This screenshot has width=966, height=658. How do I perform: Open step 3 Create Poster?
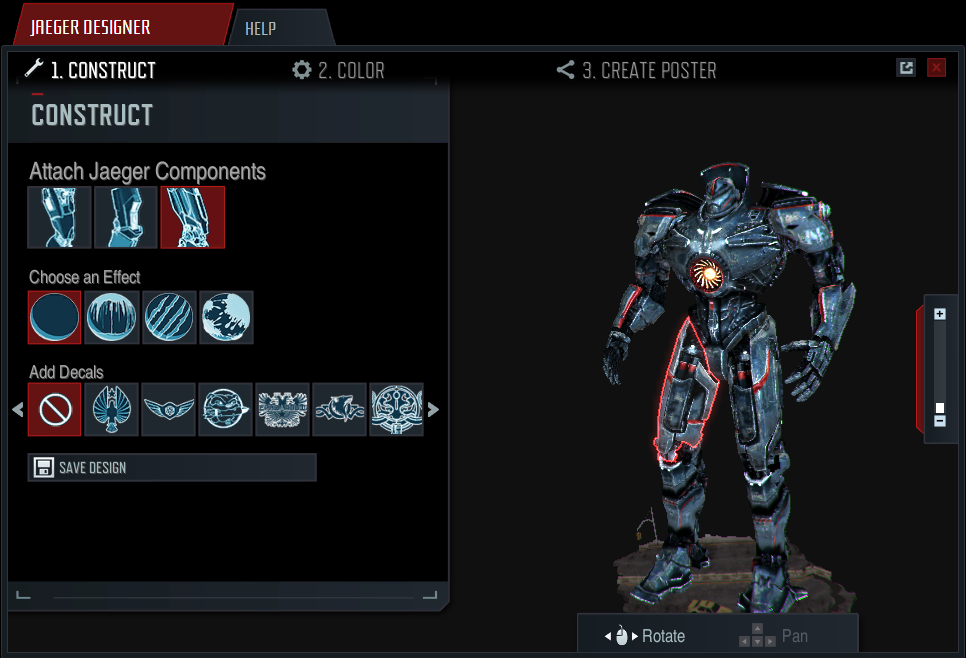(x=636, y=70)
